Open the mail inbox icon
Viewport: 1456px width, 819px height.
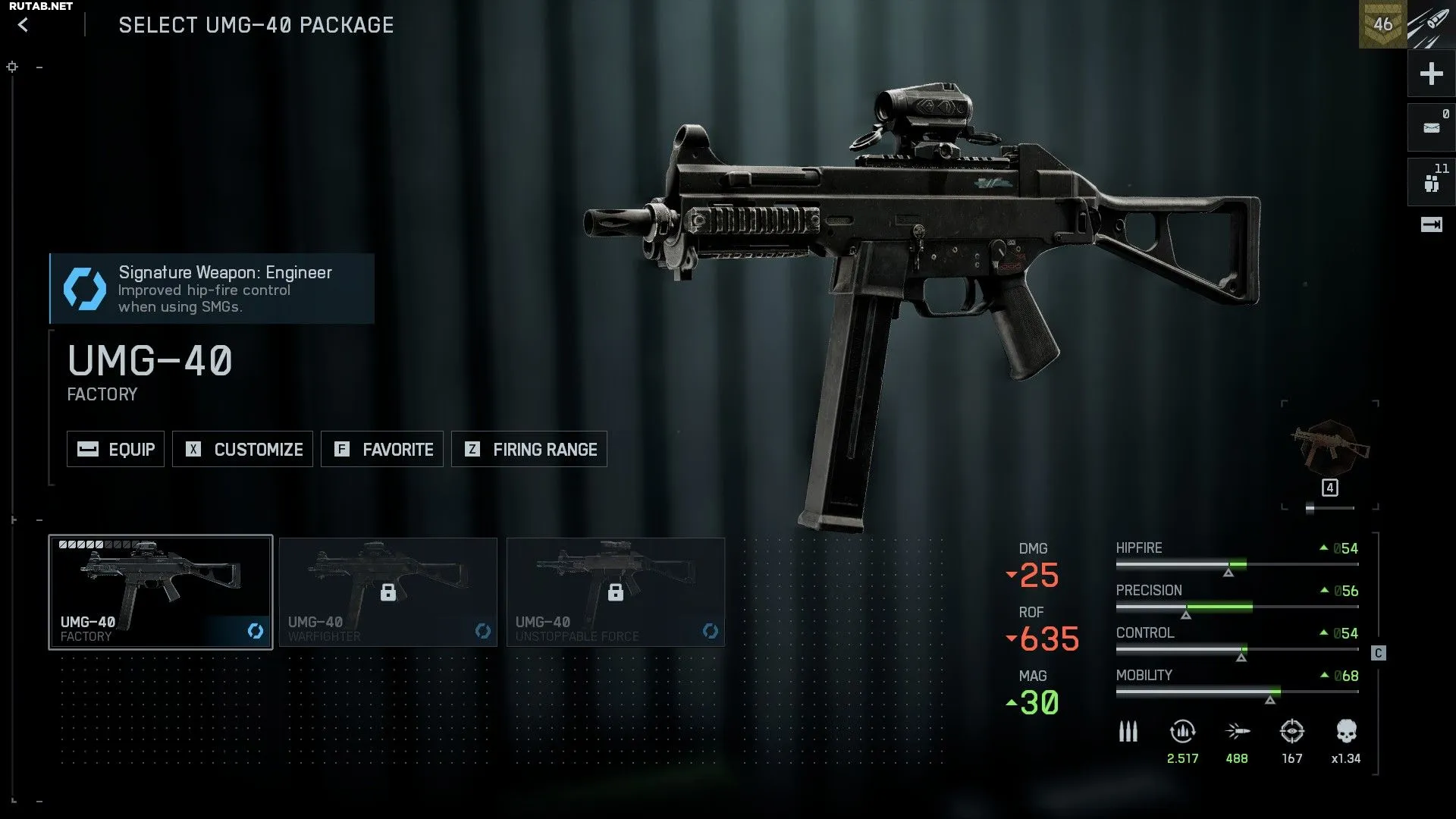click(x=1431, y=127)
